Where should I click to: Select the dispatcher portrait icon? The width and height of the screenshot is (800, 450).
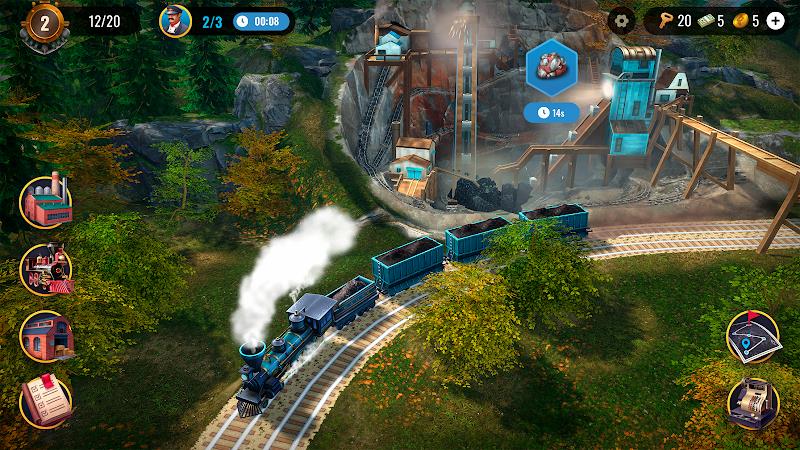(x=175, y=20)
